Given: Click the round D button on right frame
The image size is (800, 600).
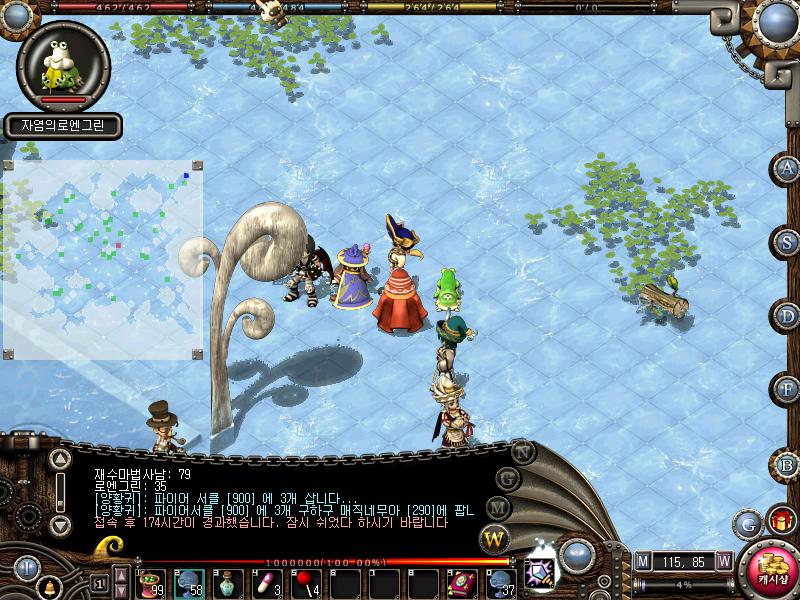Looking at the screenshot, I should [788, 316].
